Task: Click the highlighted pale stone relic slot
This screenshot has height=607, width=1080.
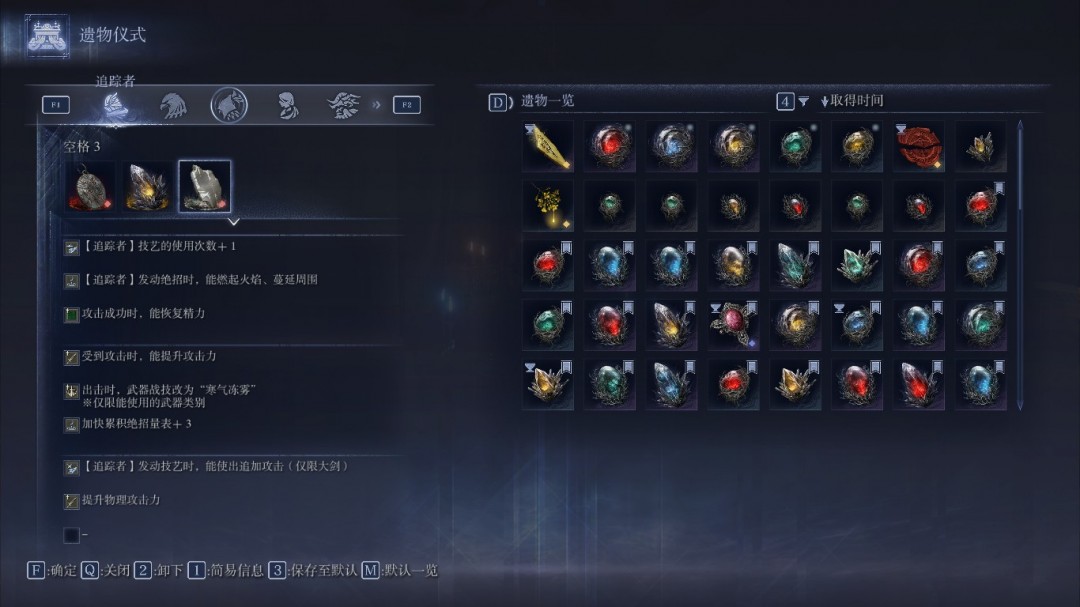Action: pyautogui.click(x=205, y=187)
